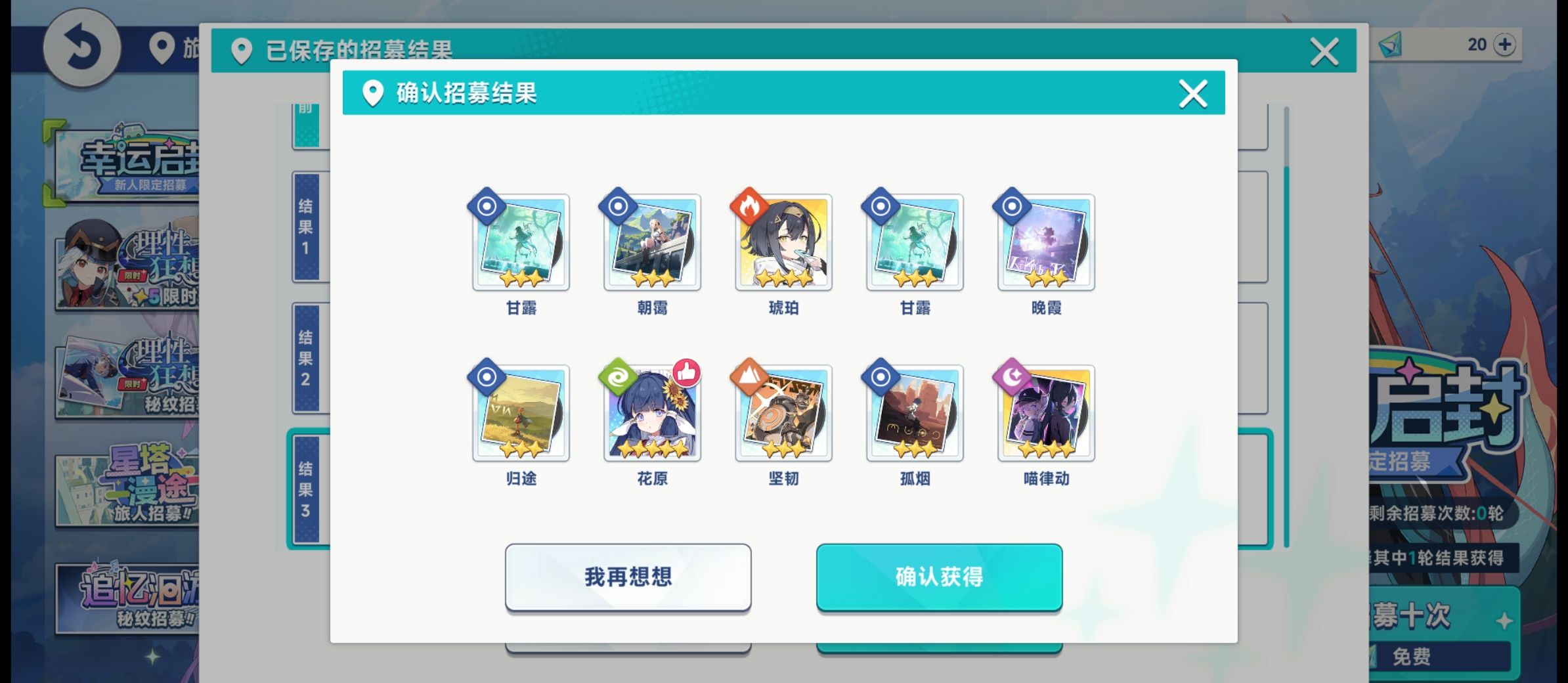Close the 确认招募结果 dialog
This screenshot has height=683, width=1568.
1192,94
